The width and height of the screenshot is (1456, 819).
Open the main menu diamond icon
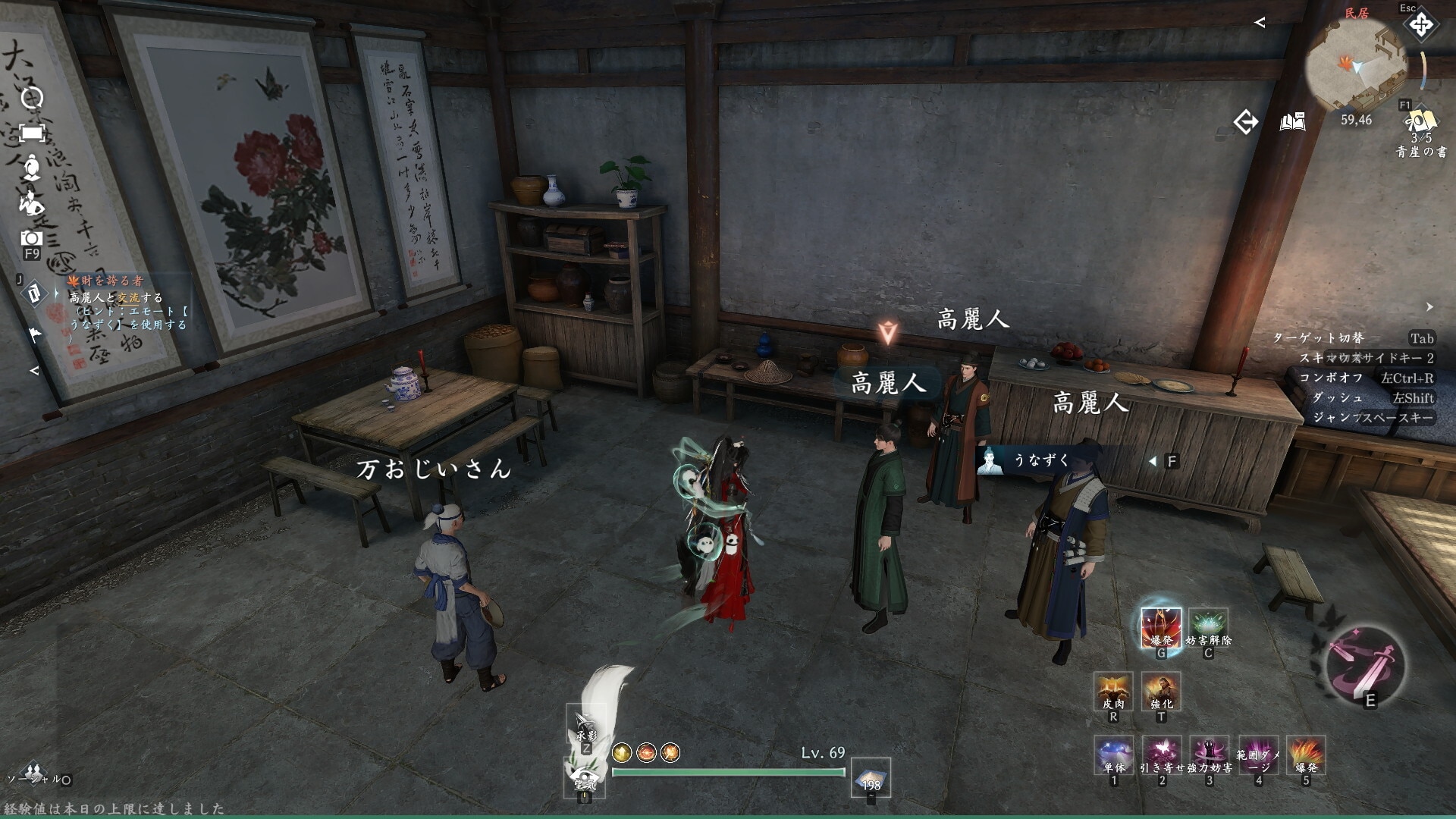pos(1420,25)
